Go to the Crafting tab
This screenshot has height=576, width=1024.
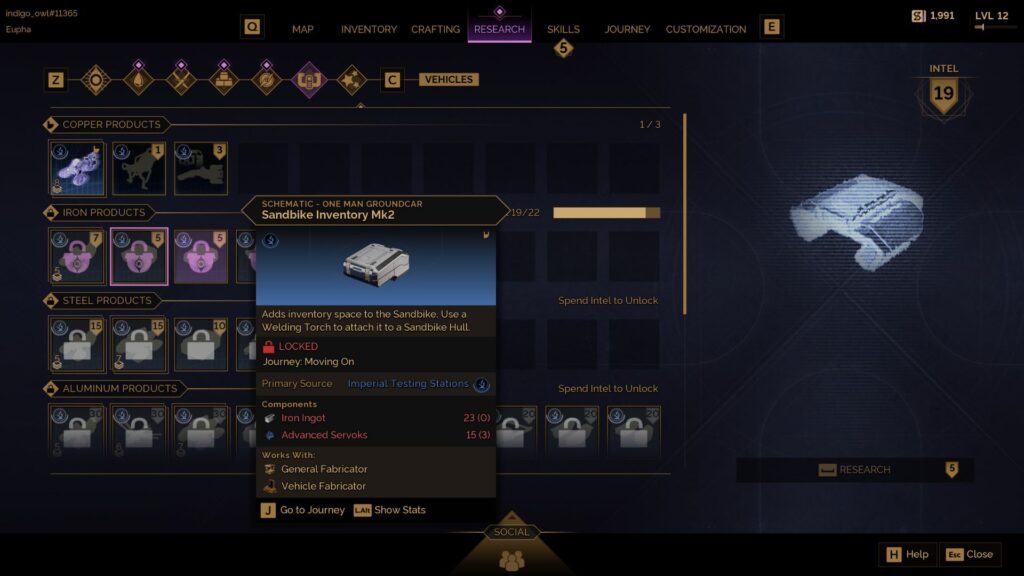(435, 29)
